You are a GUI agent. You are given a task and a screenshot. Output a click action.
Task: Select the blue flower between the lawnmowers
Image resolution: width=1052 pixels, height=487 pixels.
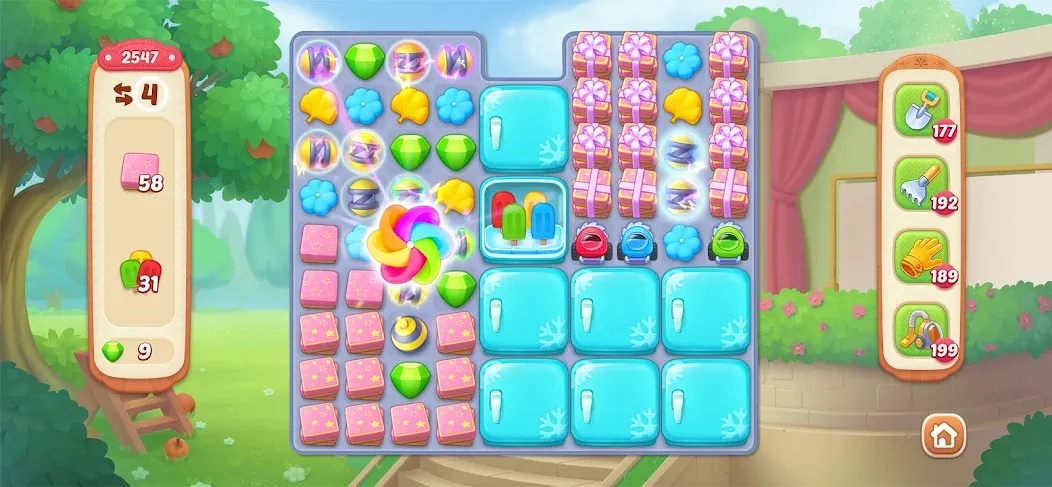pyautogui.click(x=683, y=240)
